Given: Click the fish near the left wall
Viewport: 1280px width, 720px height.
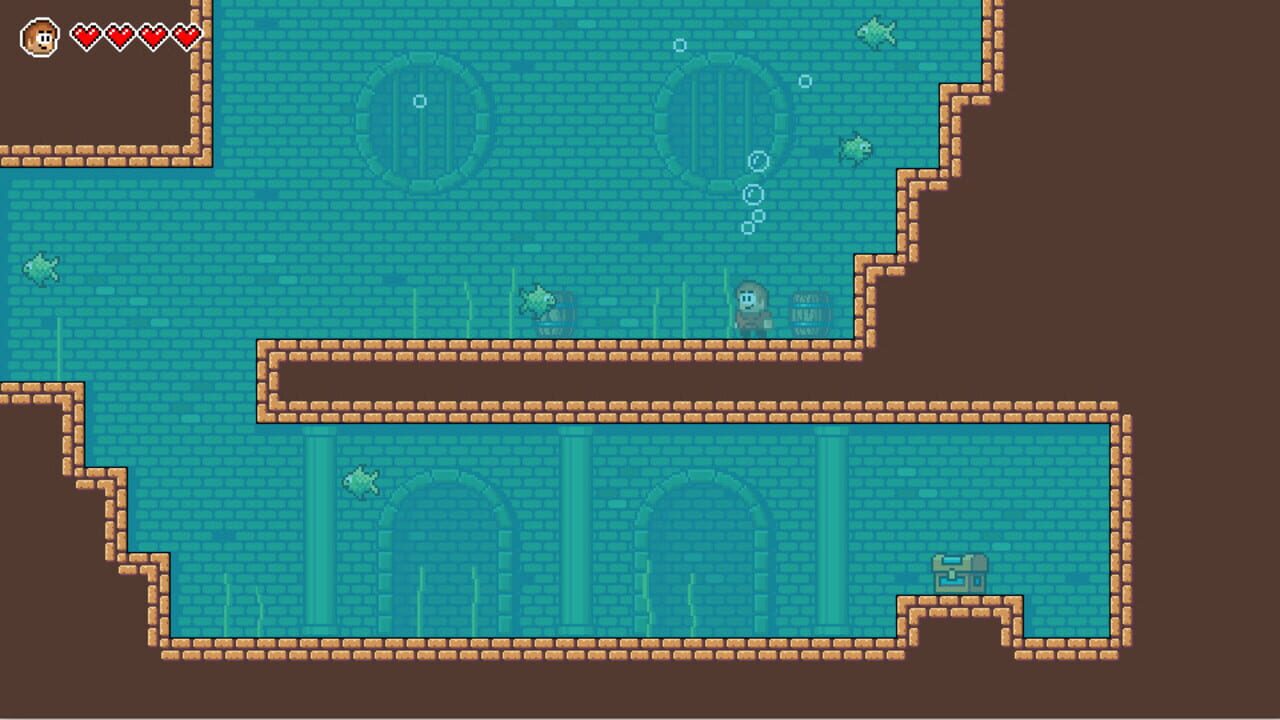Looking at the screenshot, I should (40, 267).
